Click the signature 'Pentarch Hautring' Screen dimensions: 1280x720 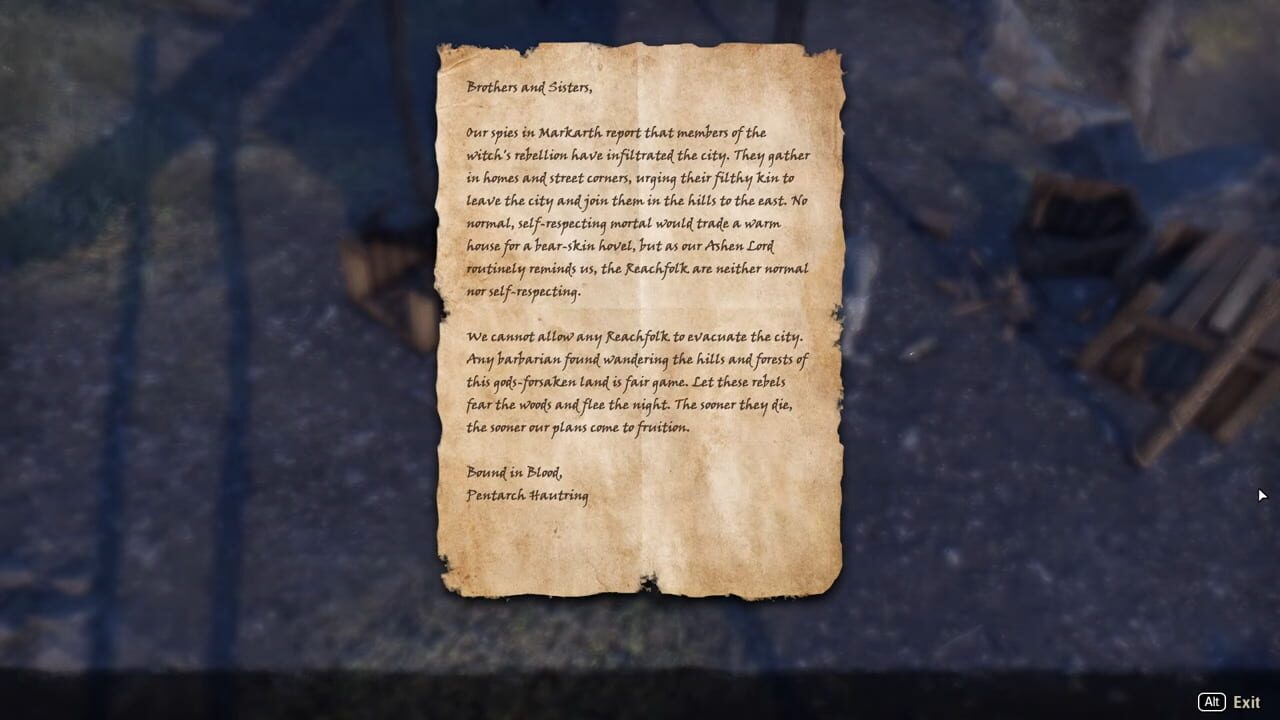(x=528, y=496)
